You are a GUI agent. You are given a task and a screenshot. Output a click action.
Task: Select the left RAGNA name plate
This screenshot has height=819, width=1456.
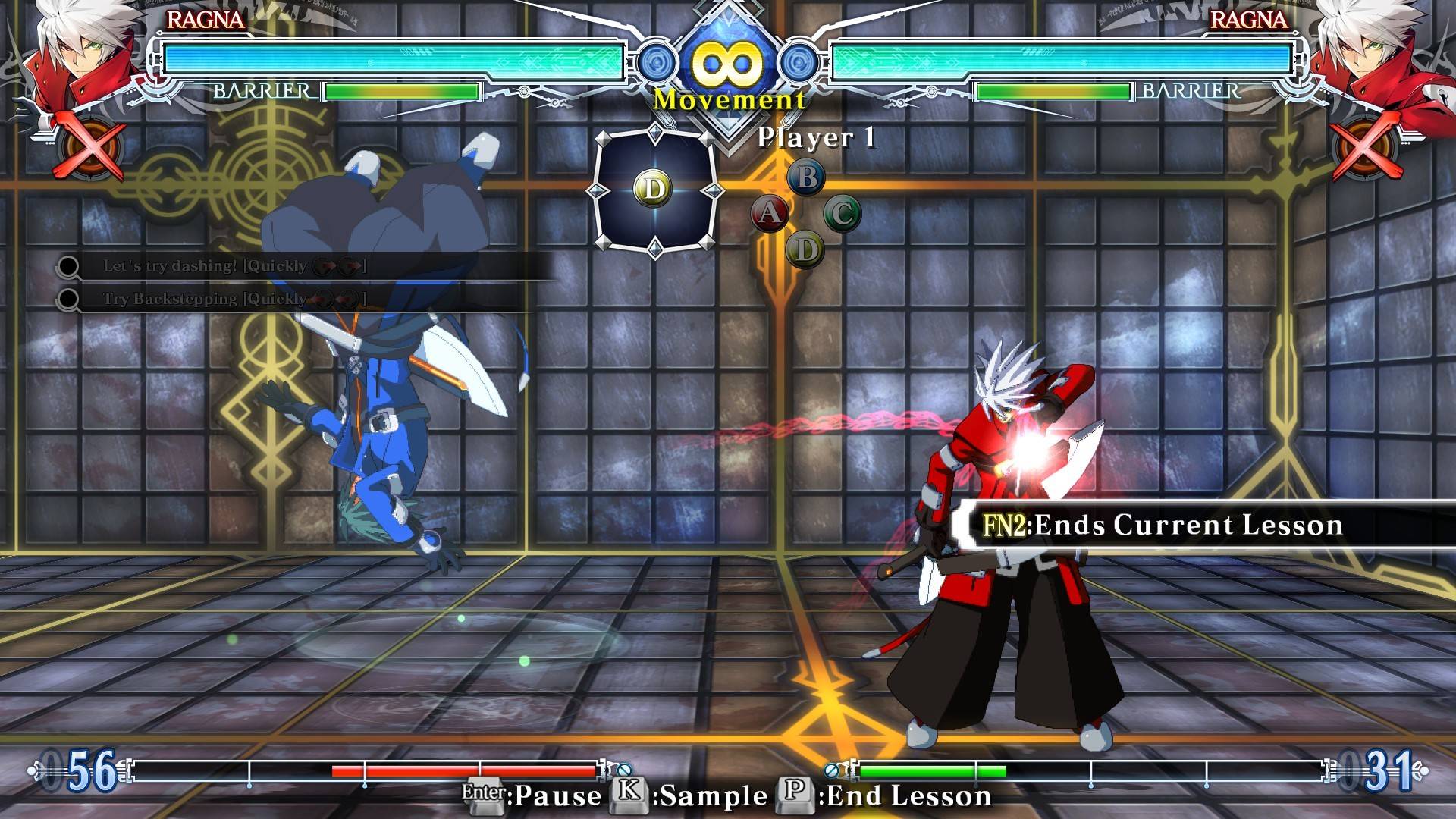pyautogui.click(x=206, y=21)
